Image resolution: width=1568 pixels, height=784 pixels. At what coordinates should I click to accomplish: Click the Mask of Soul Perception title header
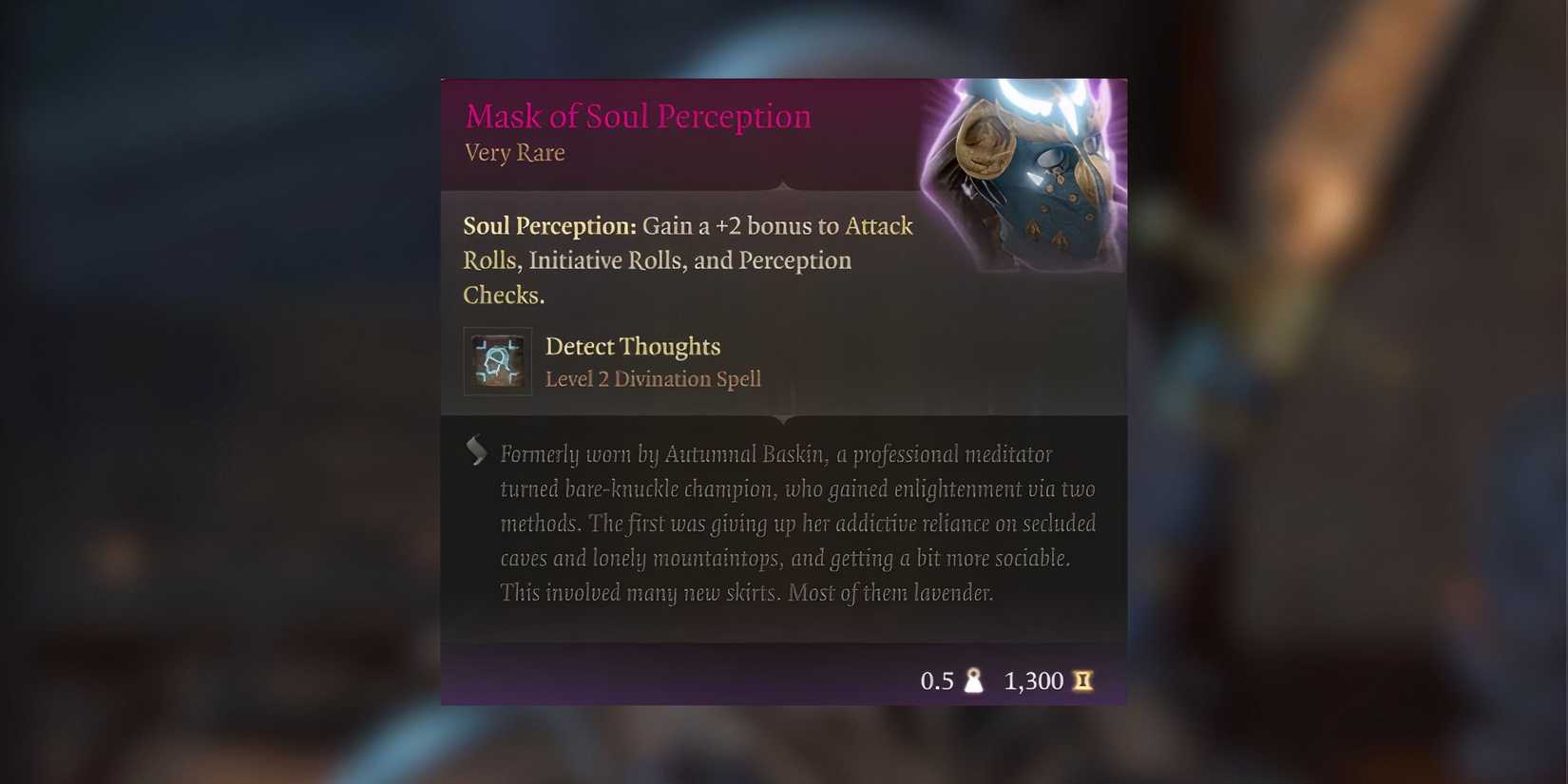click(638, 115)
